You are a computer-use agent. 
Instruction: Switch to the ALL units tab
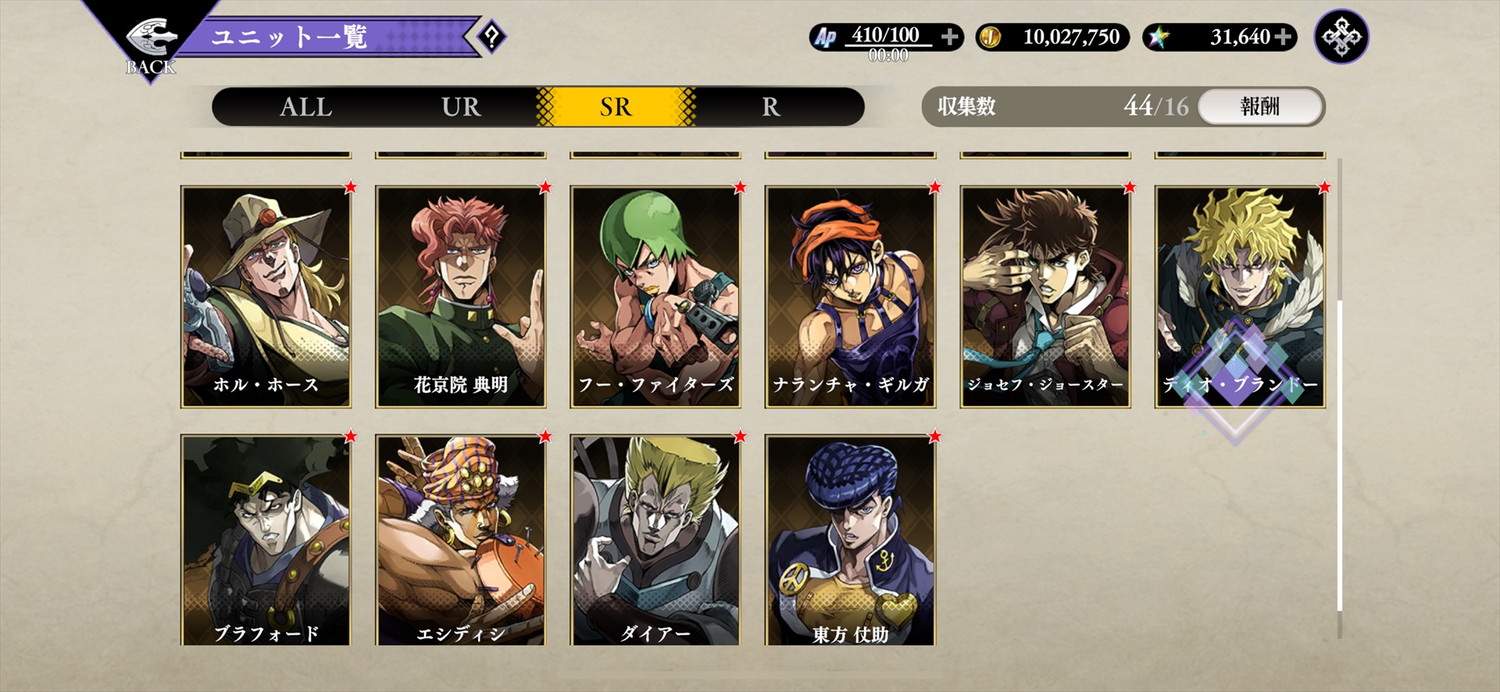pyautogui.click(x=306, y=107)
